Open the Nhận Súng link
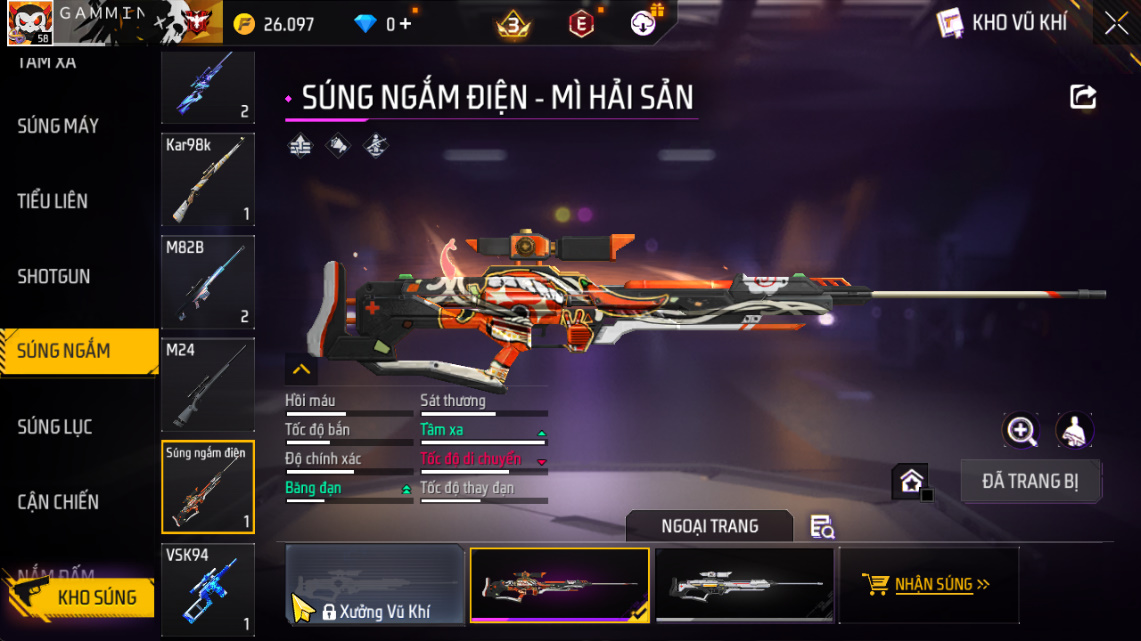Viewport: 1141px width, 641px height. (929, 585)
